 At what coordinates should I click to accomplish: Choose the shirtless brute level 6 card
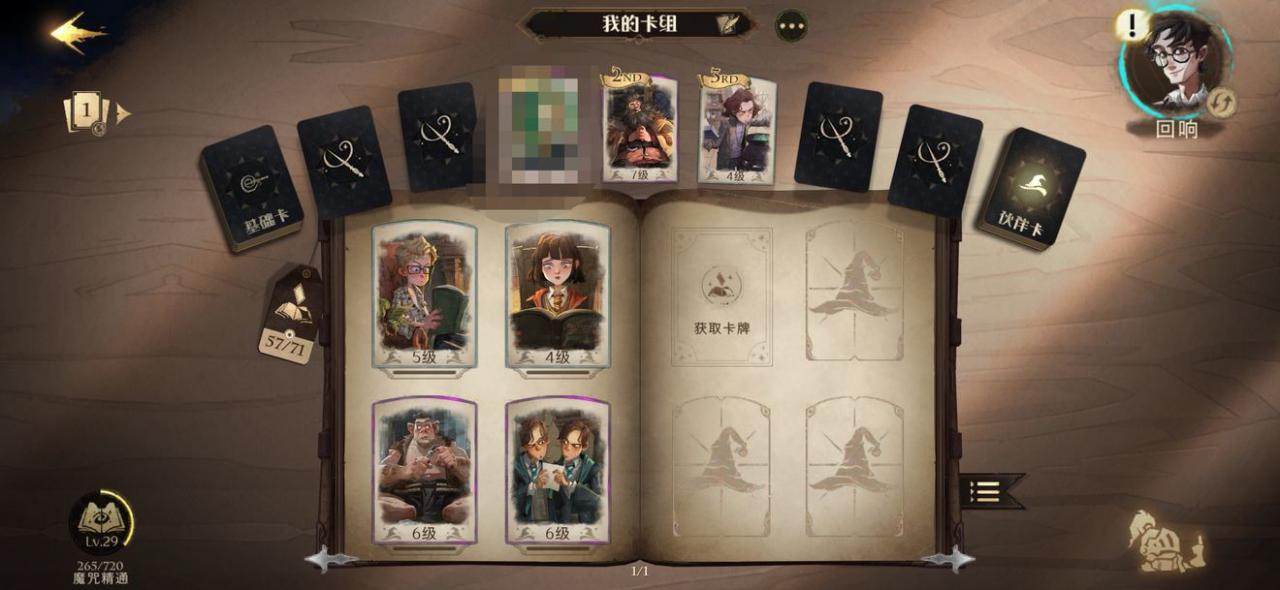(x=424, y=470)
